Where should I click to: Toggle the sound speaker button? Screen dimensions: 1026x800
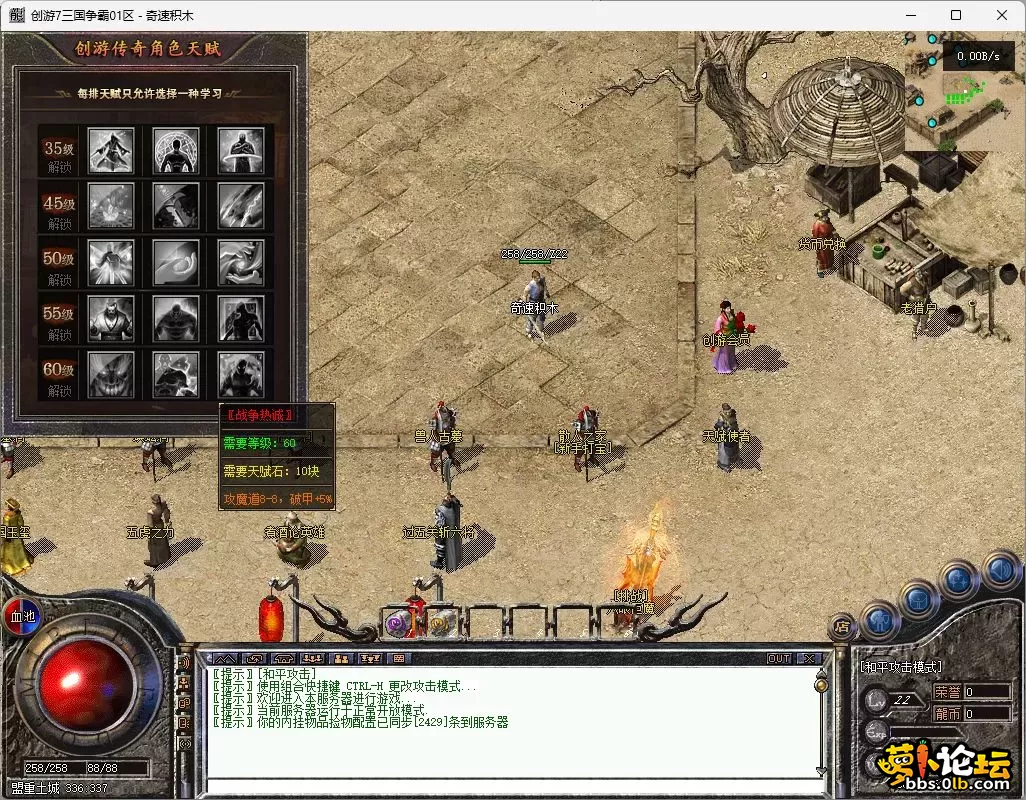pos(1000,571)
